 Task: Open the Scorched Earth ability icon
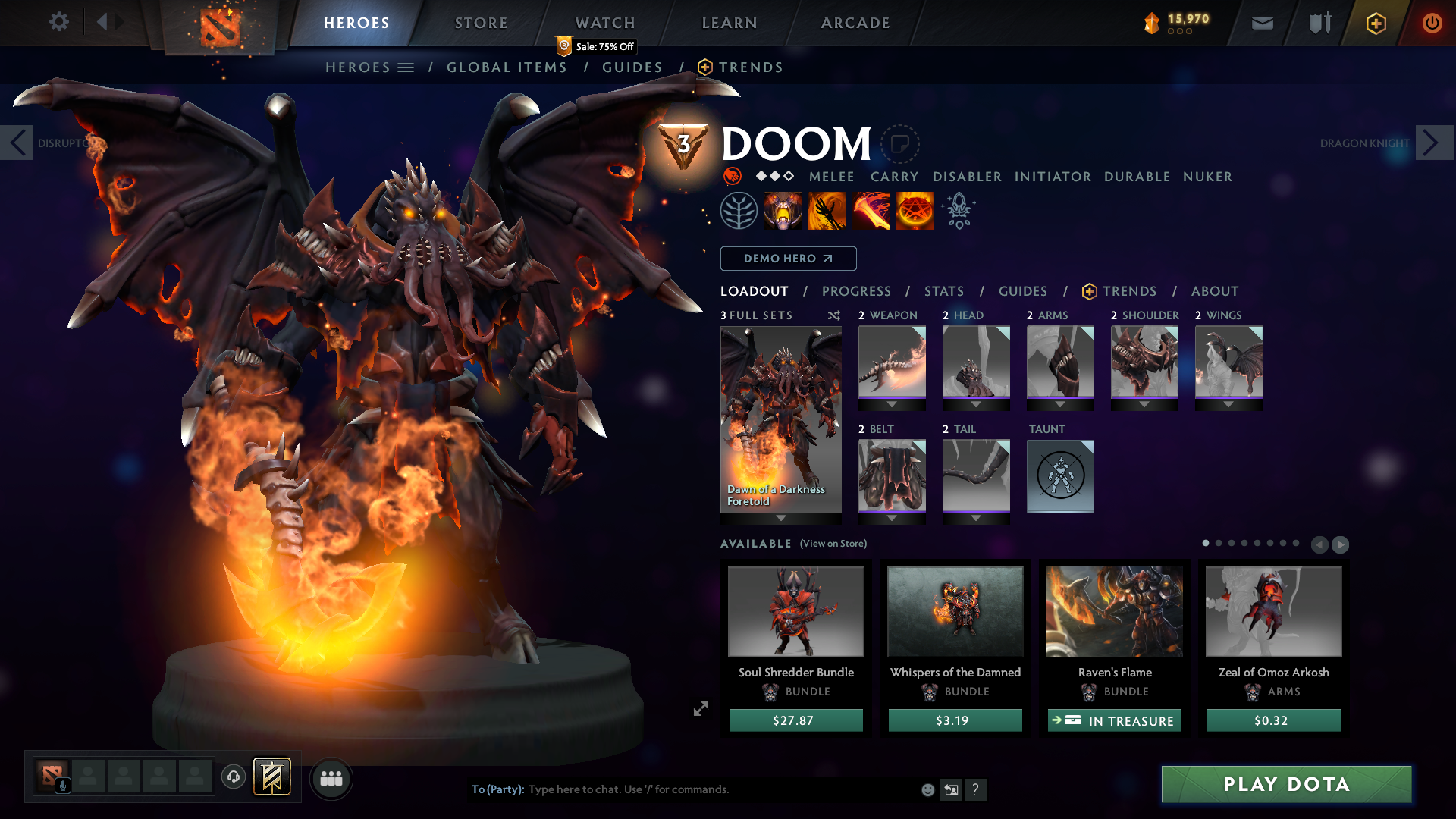click(827, 210)
